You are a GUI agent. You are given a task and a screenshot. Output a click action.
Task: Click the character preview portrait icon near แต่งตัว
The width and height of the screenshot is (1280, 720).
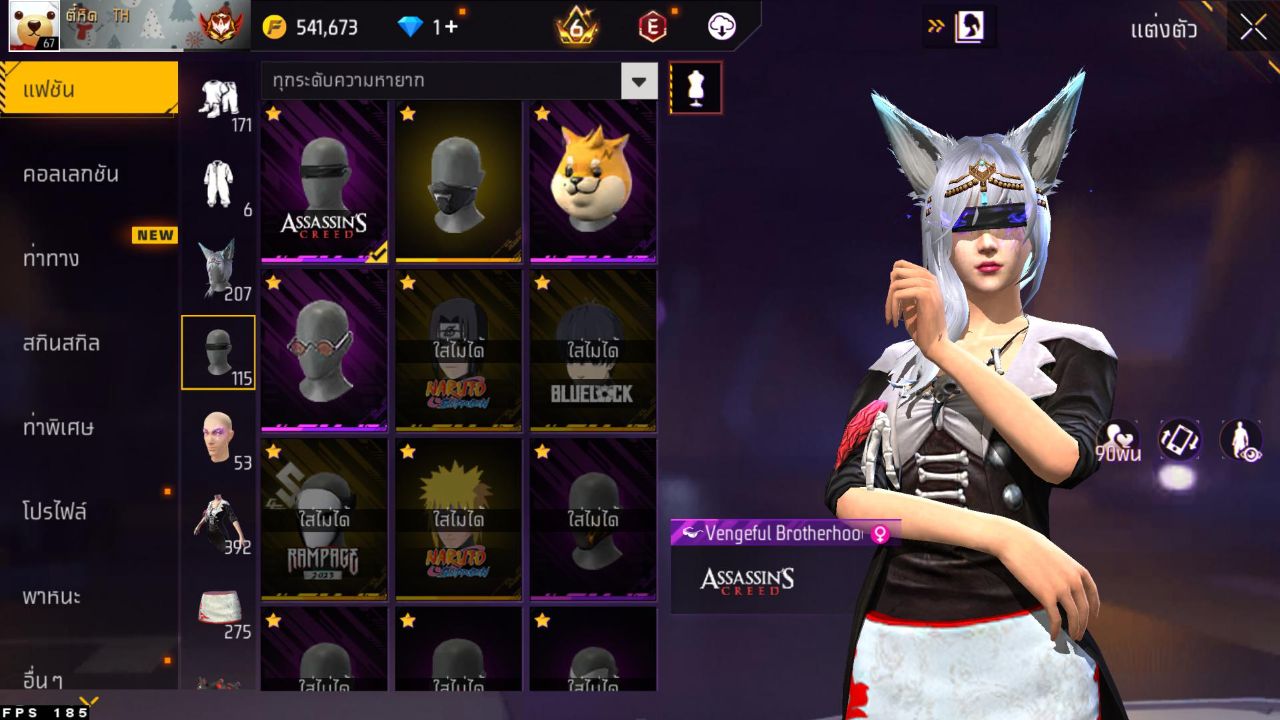click(966, 27)
